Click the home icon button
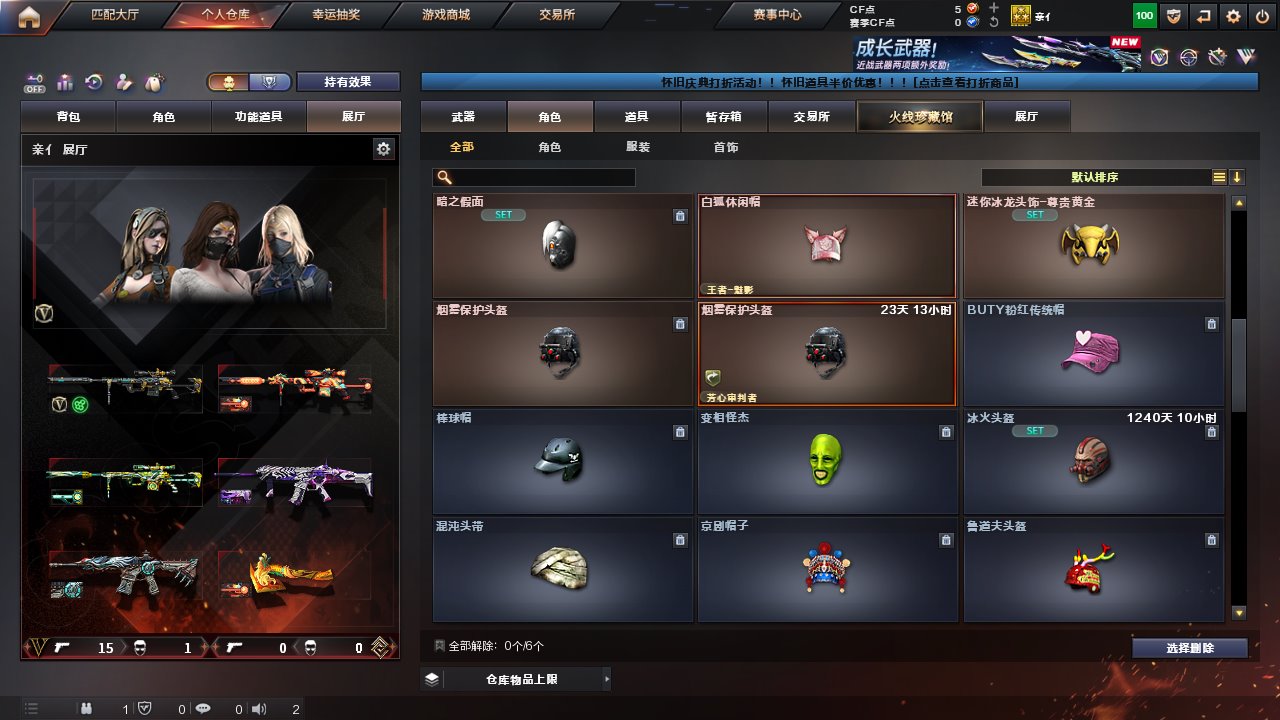 (29, 16)
